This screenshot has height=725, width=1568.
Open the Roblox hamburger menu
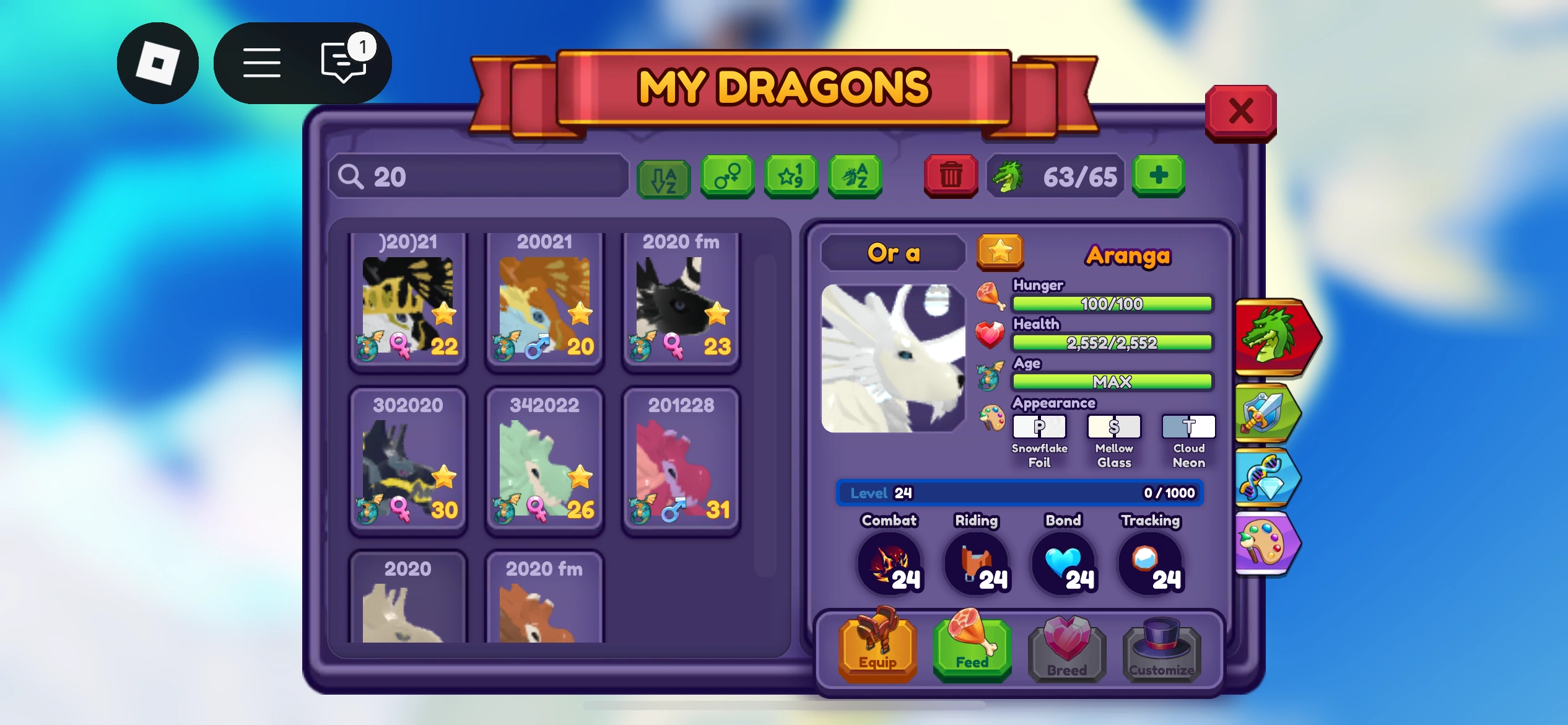click(x=261, y=62)
